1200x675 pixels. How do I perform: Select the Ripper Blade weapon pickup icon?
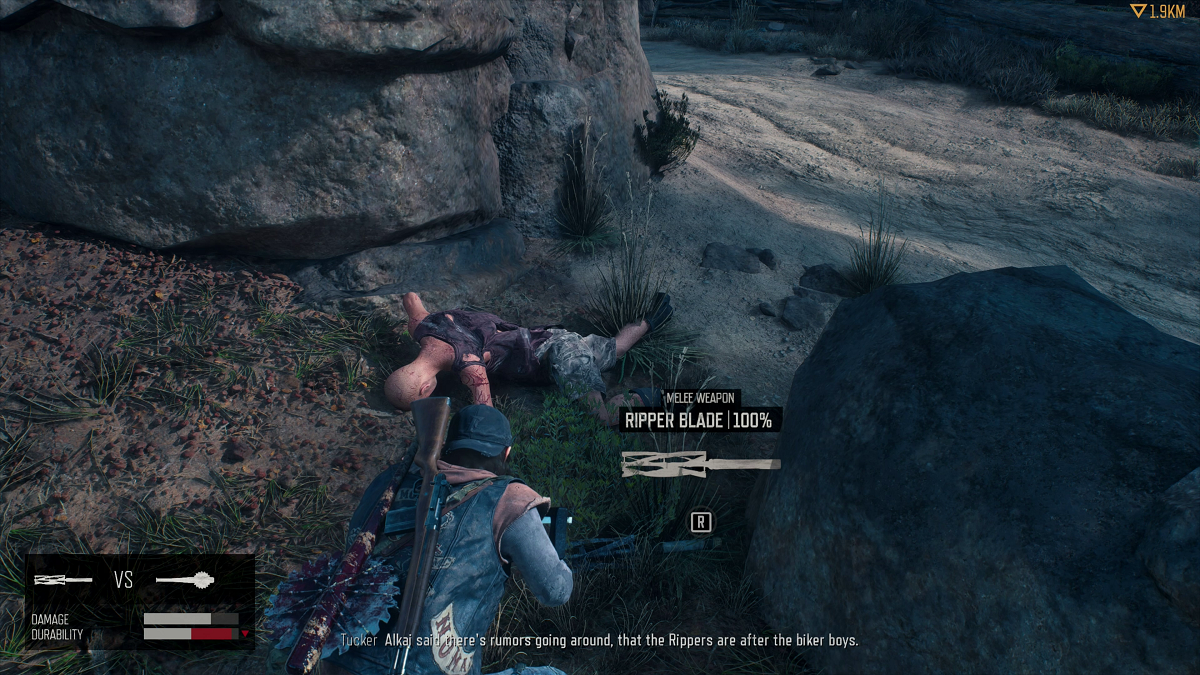point(700,463)
